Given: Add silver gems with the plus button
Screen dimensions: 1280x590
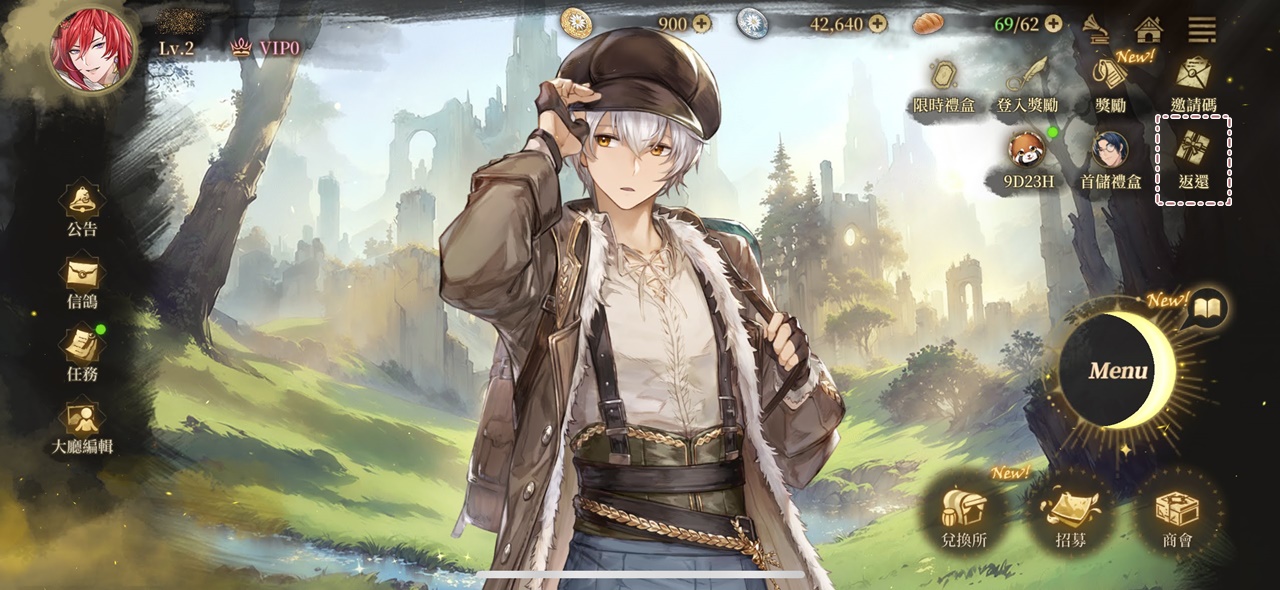Looking at the screenshot, I should [877, 23].
